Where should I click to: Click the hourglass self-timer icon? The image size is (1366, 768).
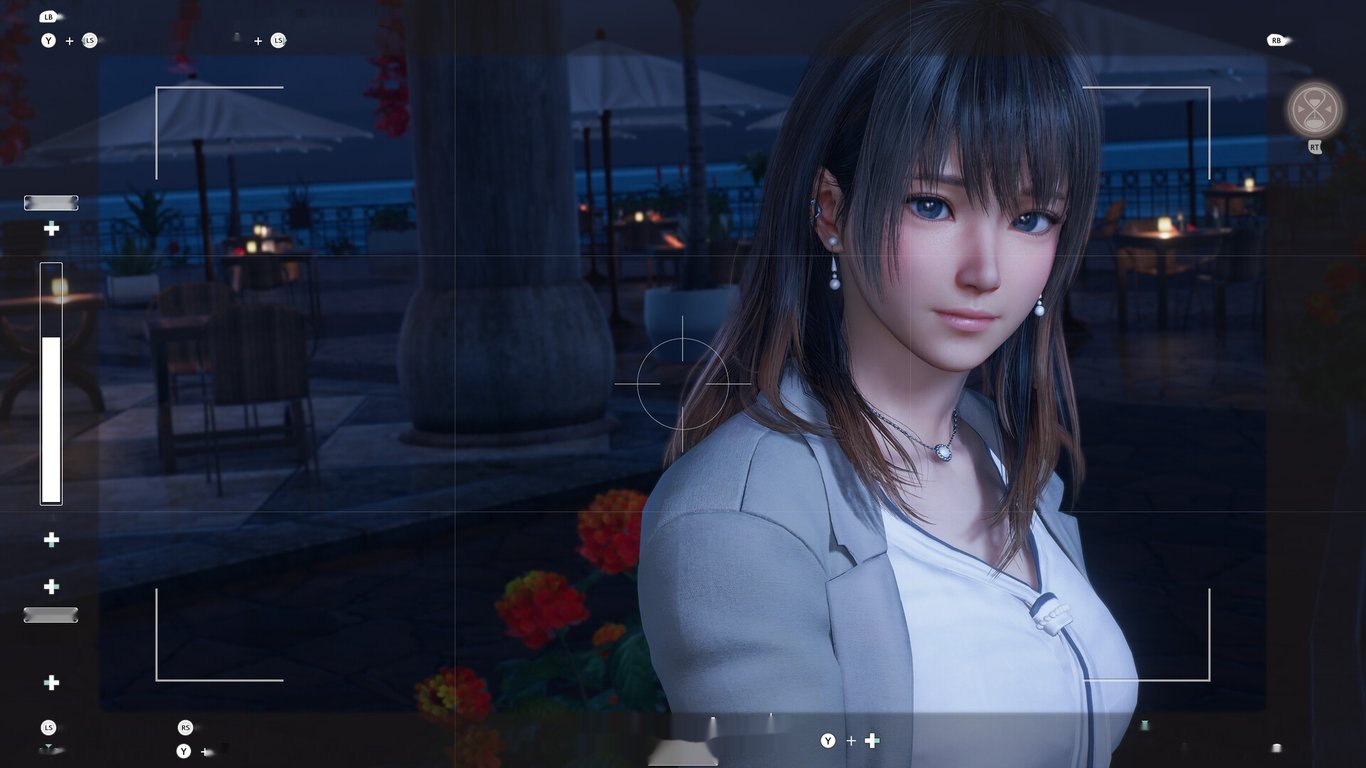(x=1315, y=107)
